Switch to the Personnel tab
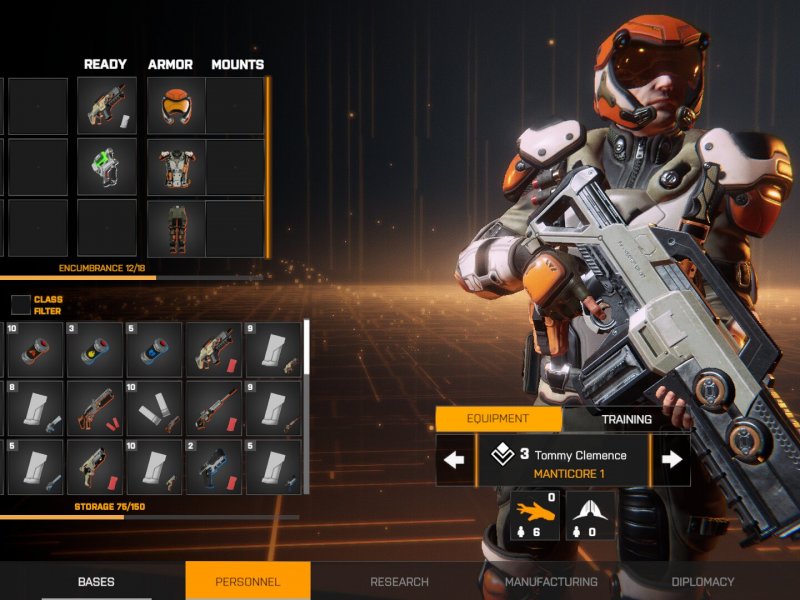 [247, 581]
